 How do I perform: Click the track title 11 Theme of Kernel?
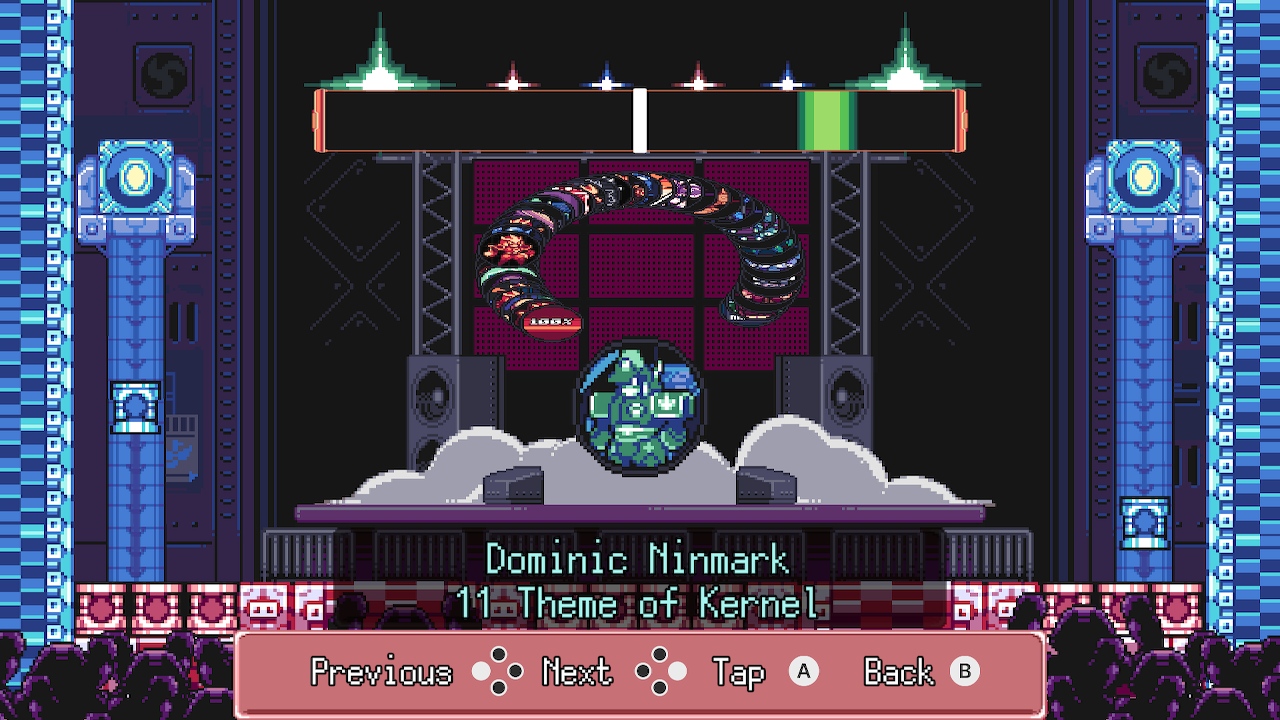pos(640,603)
